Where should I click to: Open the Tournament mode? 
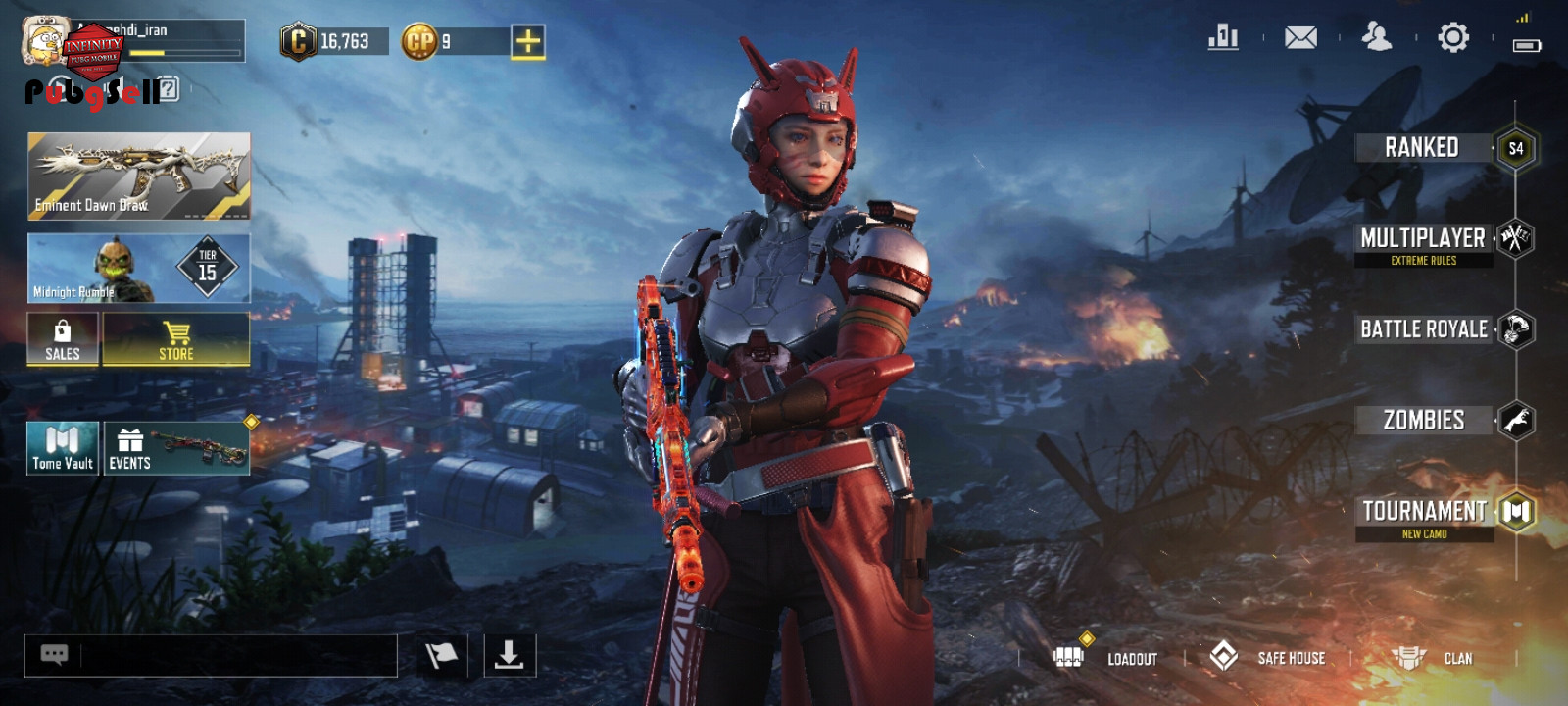click(1425, 512)
